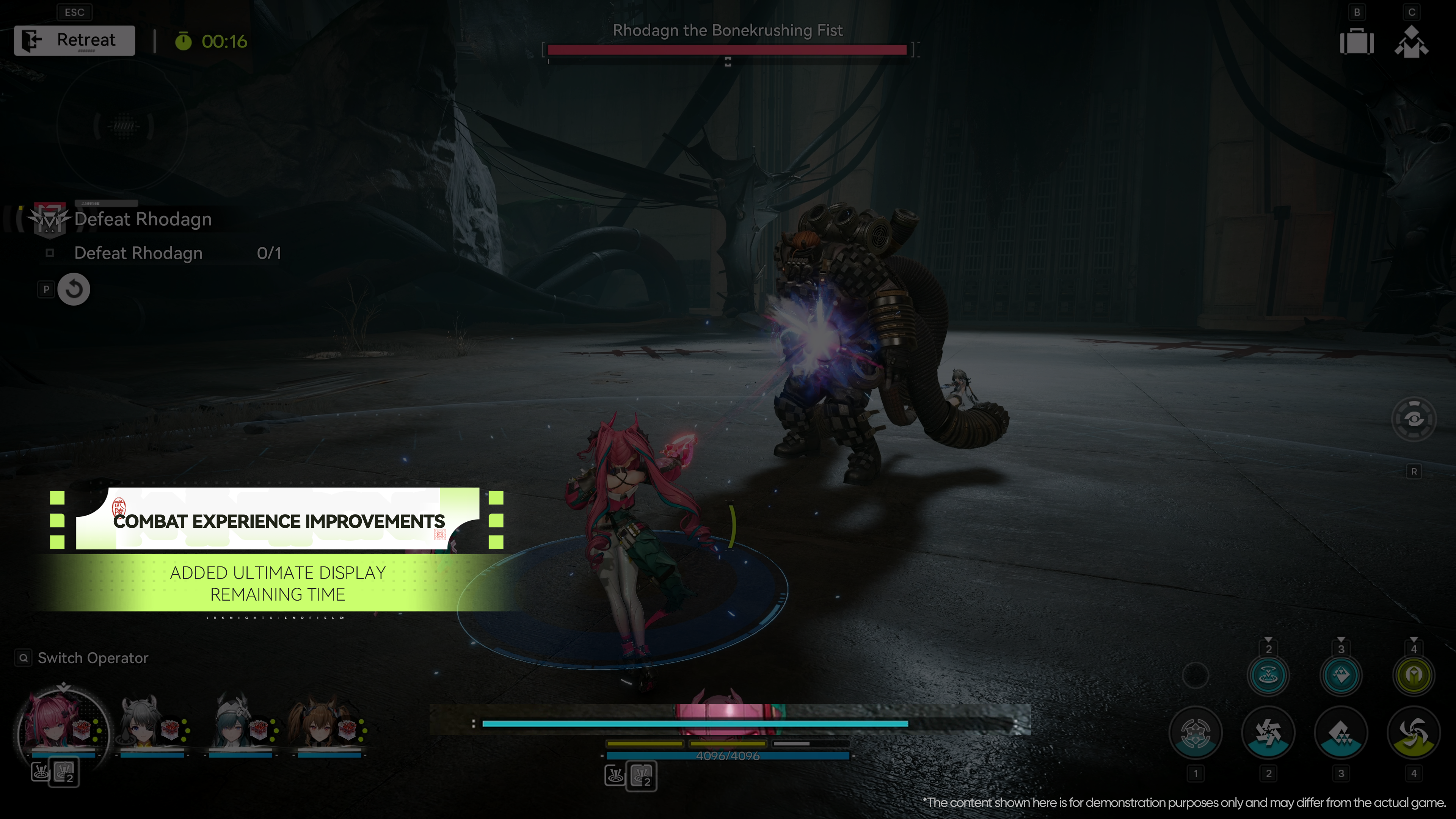Screen dimensions: 1456x819
Task: Open the circular minimap
Action: tap(122, 126)
